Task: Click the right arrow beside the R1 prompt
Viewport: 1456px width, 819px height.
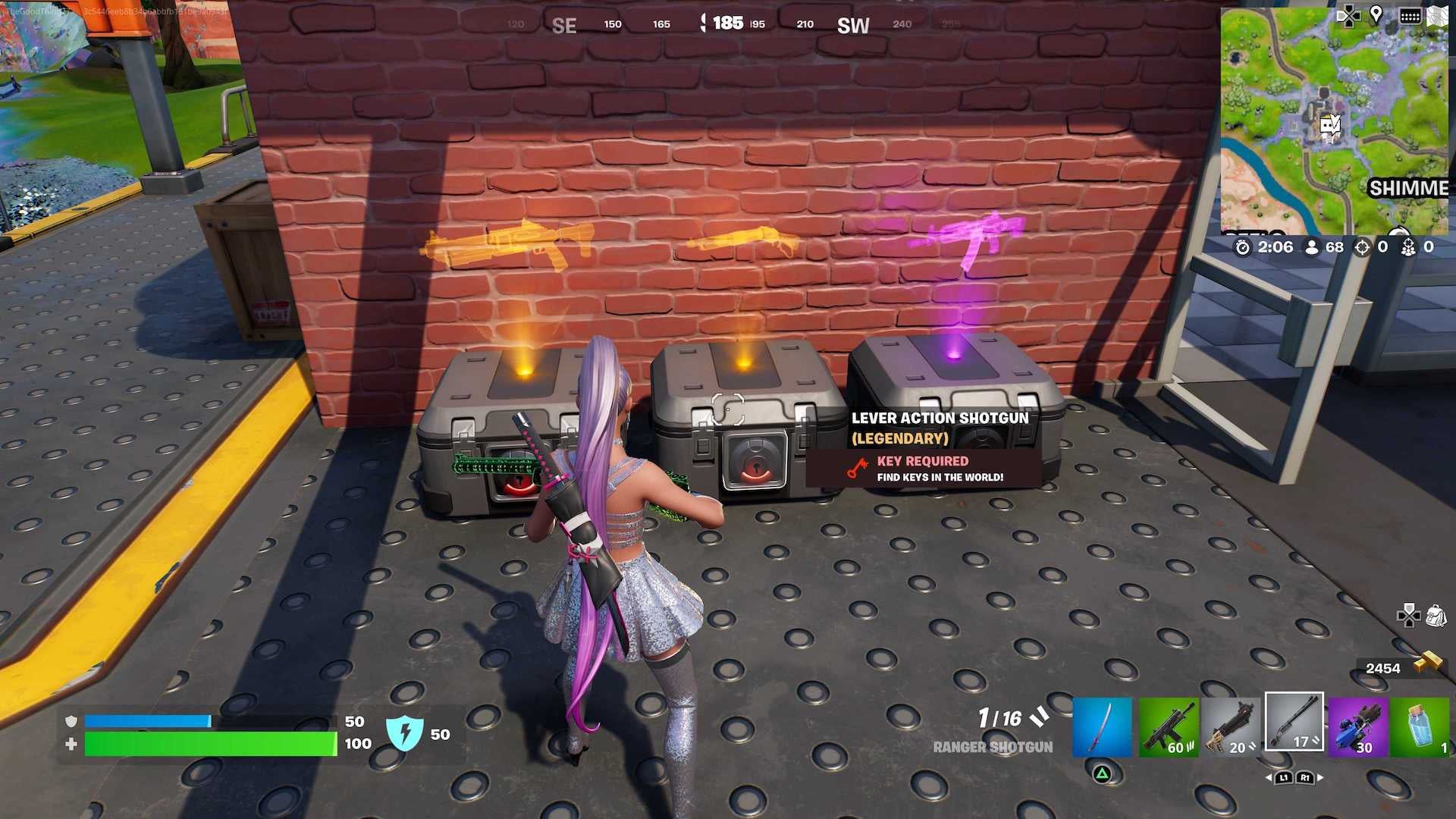Action: [x=1320, y=777]
